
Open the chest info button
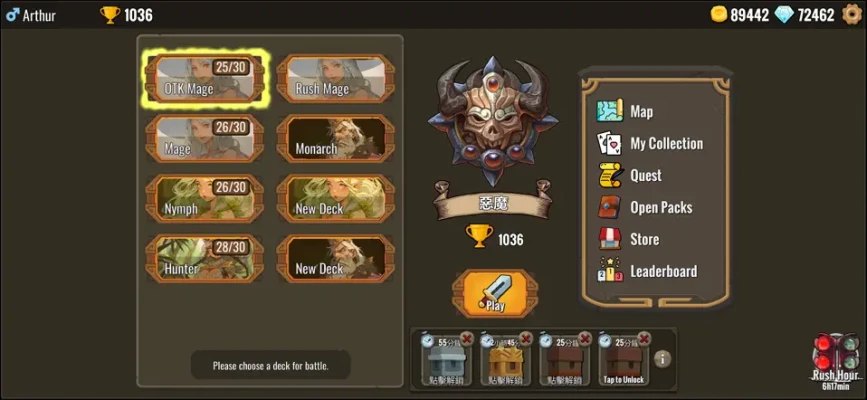click(662, 359)
